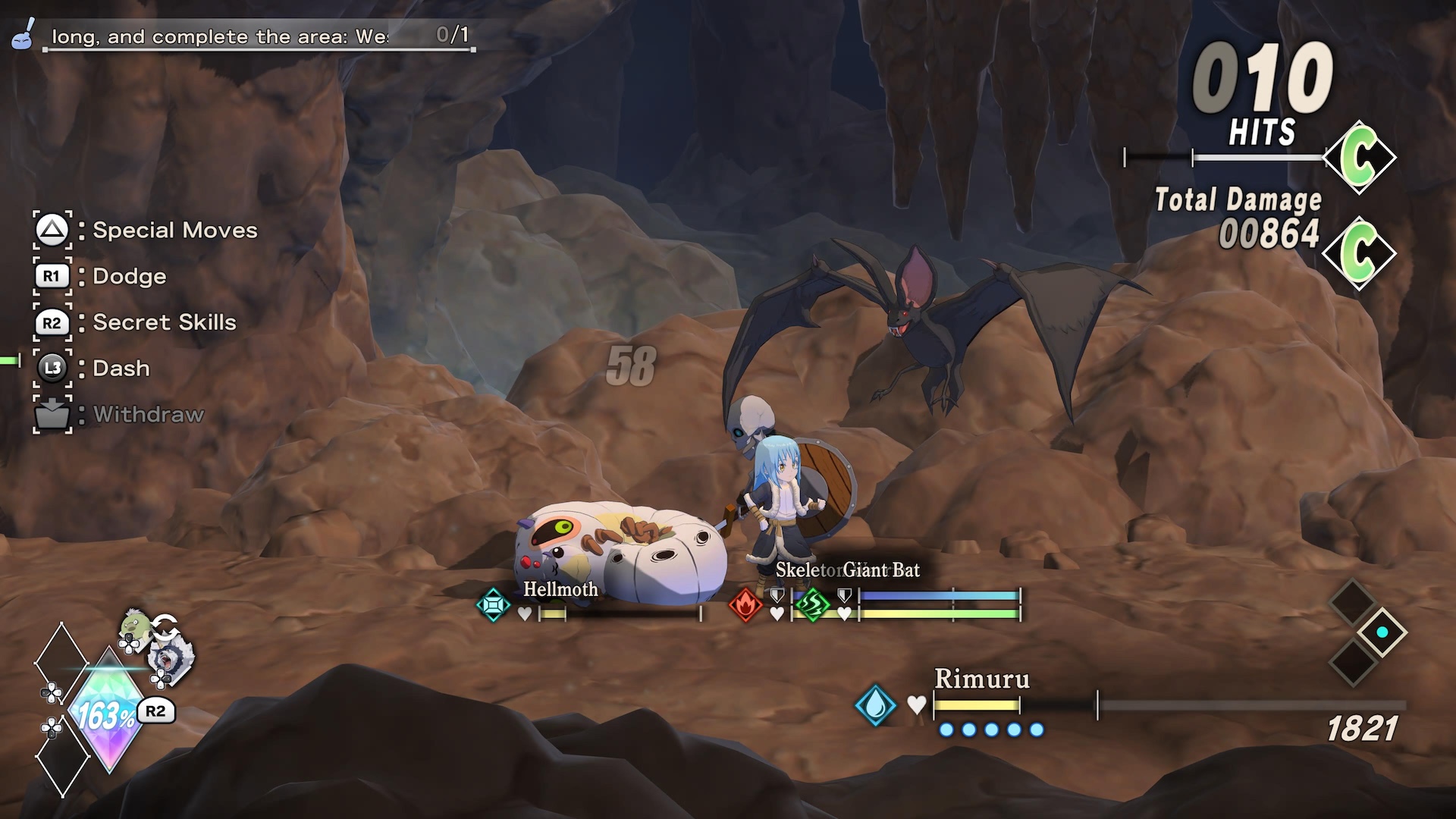Viewport: 1456px width, 819px height.
Task: Click the Skeleton's red fire element icon
Action: 745,606
